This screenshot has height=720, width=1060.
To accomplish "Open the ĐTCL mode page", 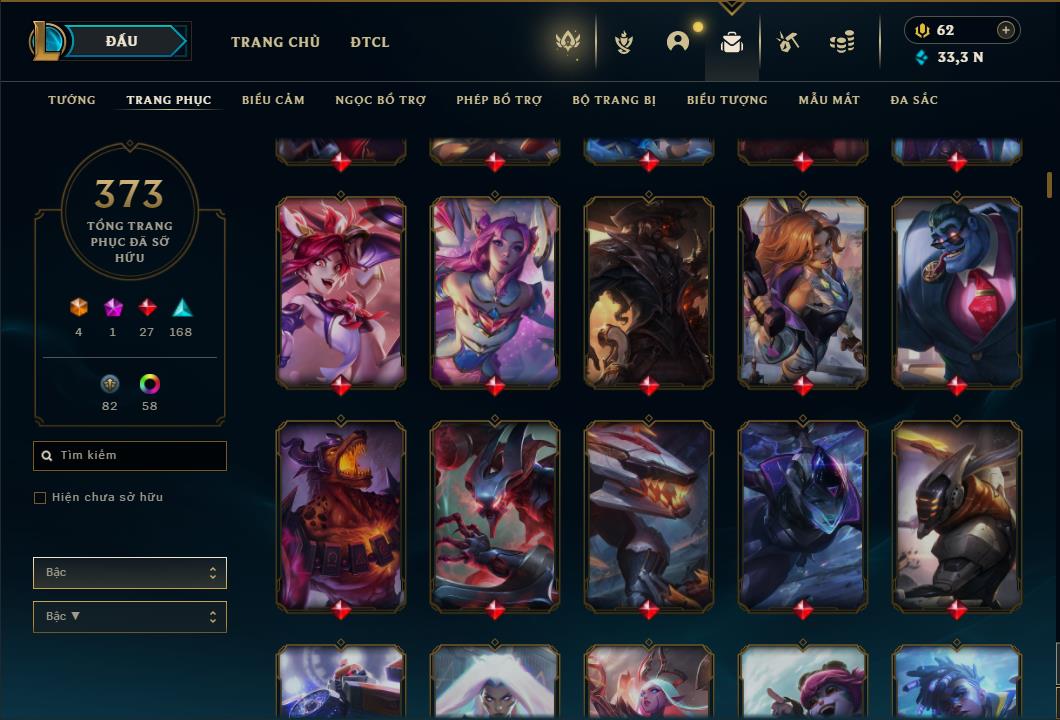I will pyautogui.click(x=370, y=42).
